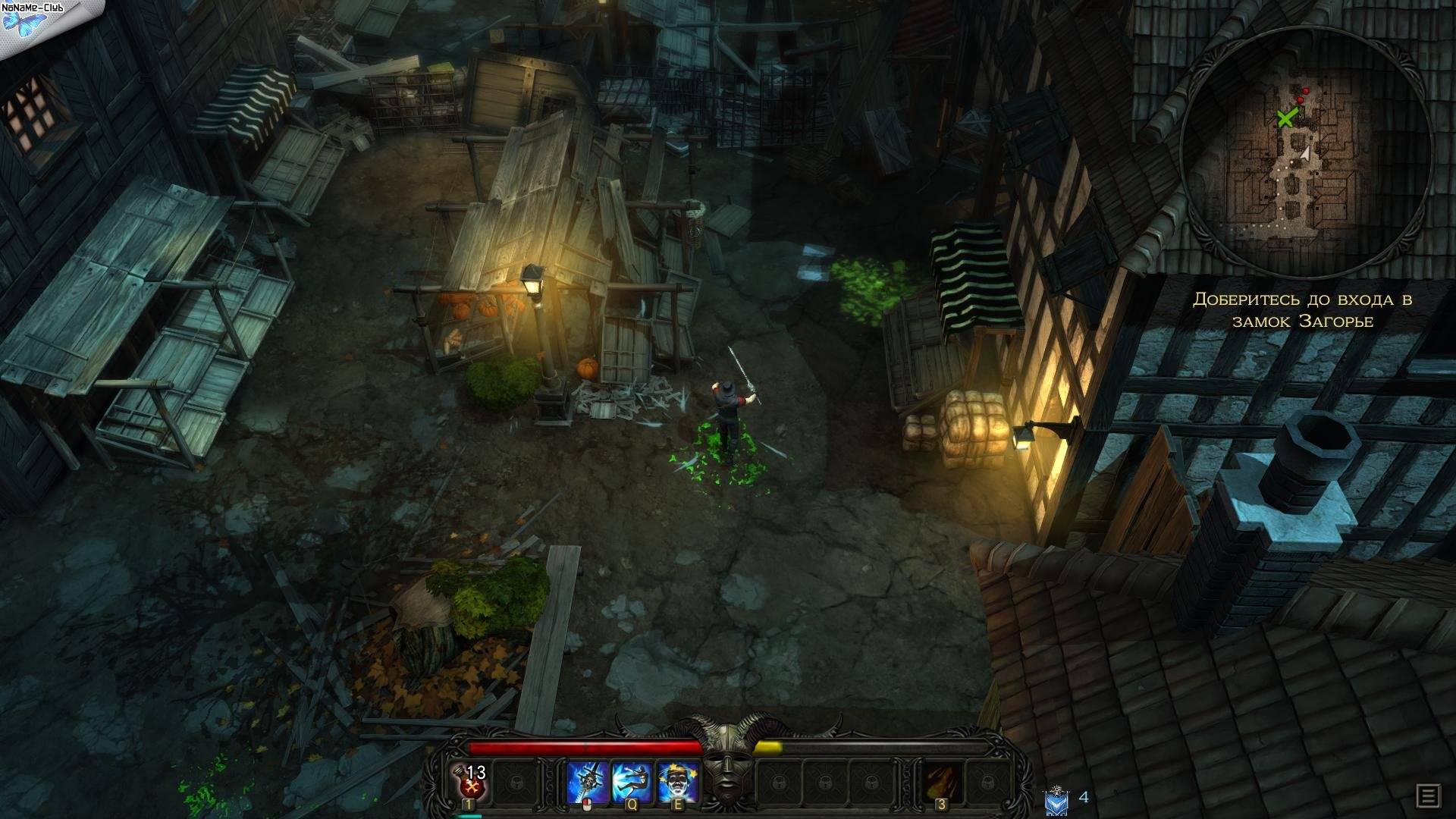Click the green X objective marker on minimap
1456x819 pixels.
click(1285, 118)
